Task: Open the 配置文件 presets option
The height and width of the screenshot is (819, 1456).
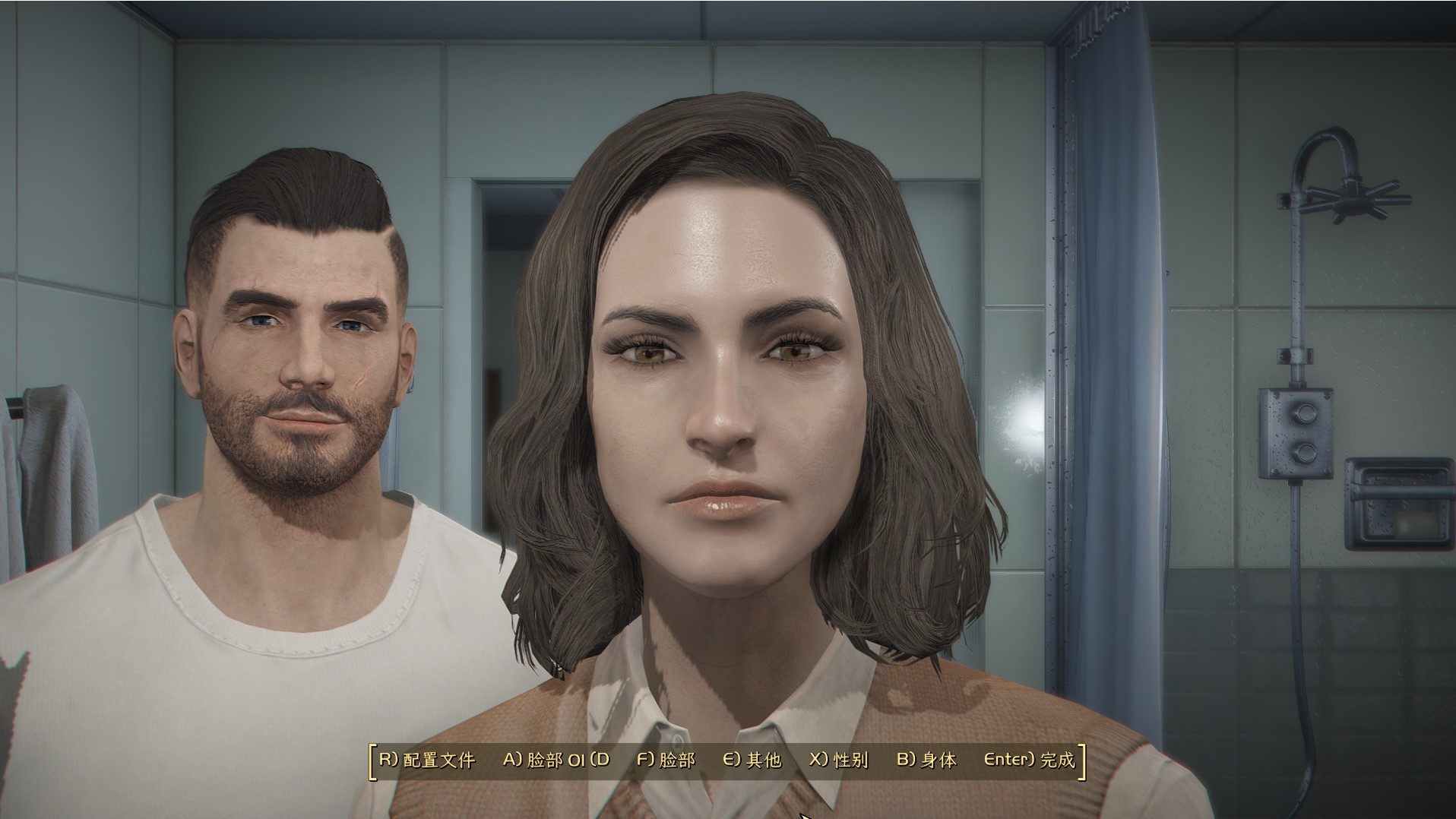Action: point(427,760)
